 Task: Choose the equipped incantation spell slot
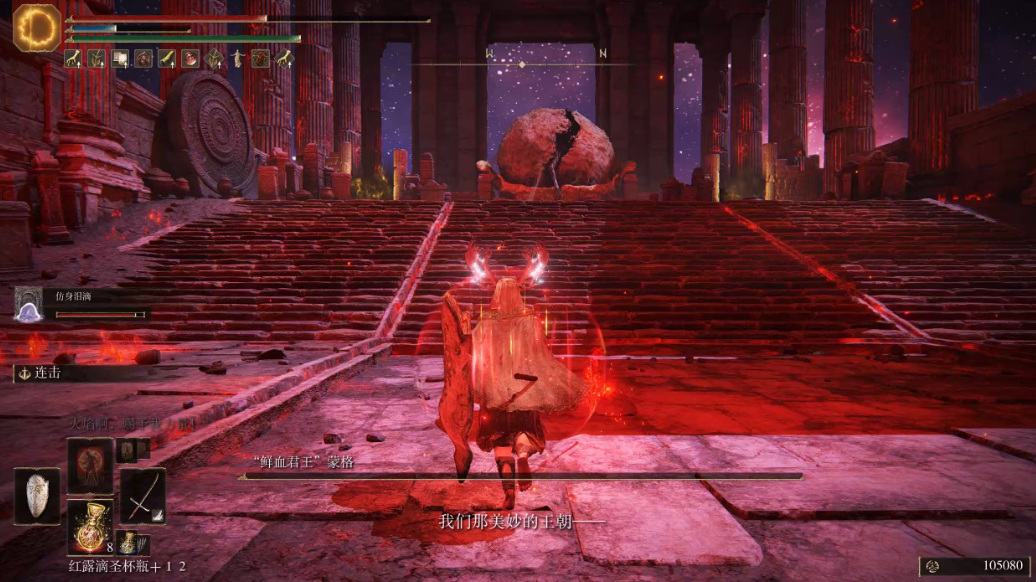[x=90, y=465]
